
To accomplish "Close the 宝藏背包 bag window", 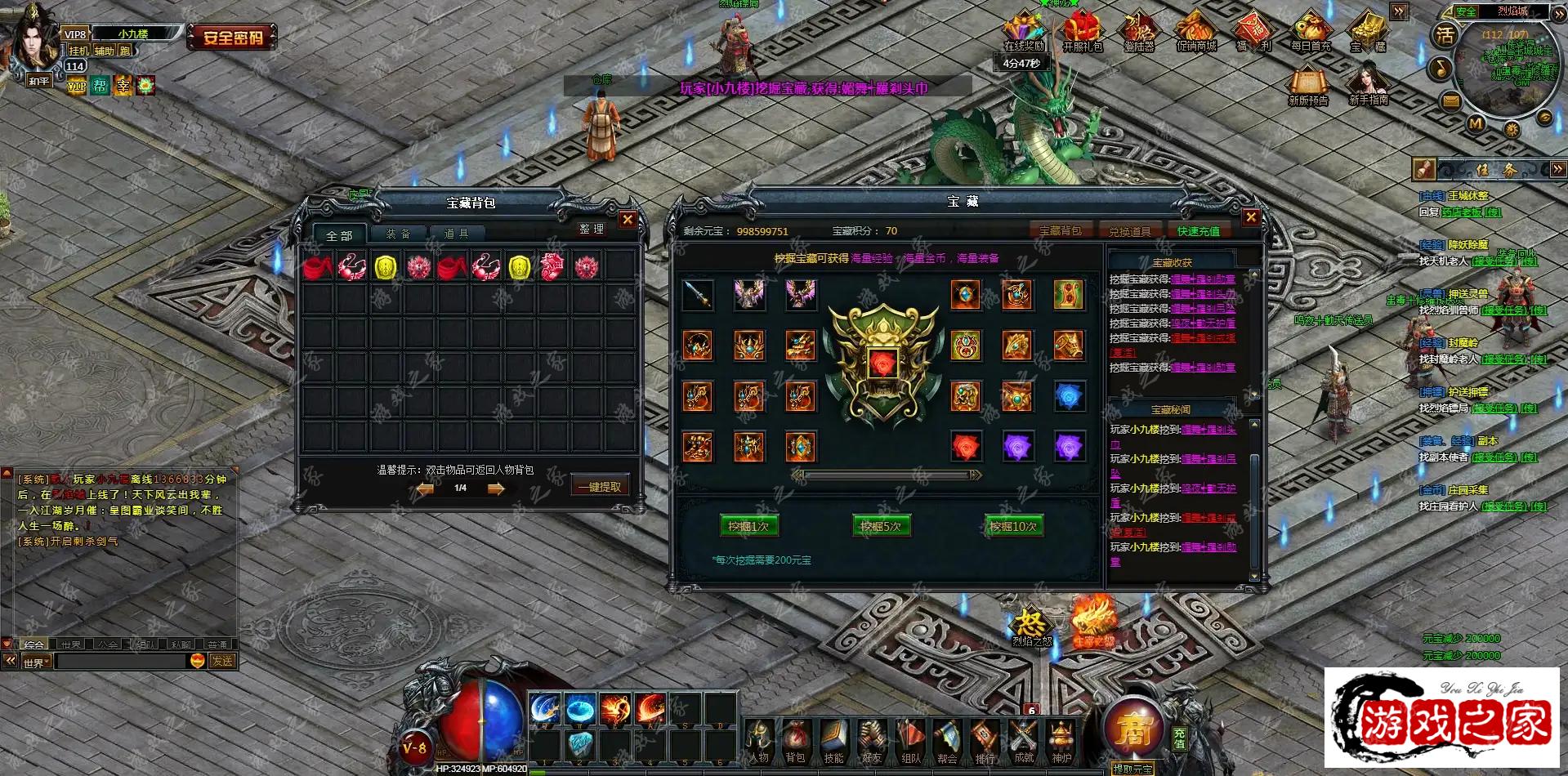I will (628, 219).
